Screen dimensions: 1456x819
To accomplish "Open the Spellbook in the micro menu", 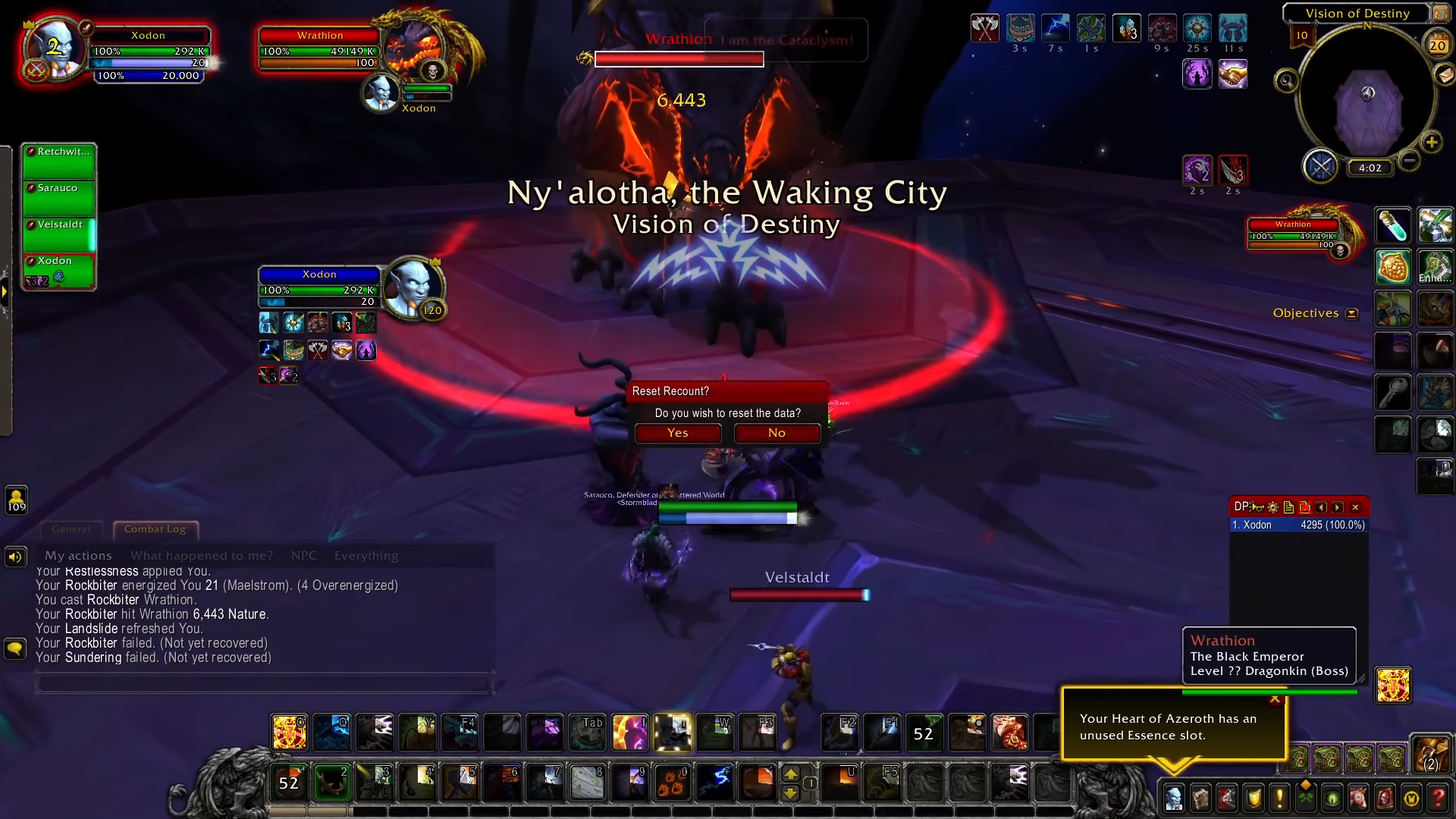I will (1200, 796).
